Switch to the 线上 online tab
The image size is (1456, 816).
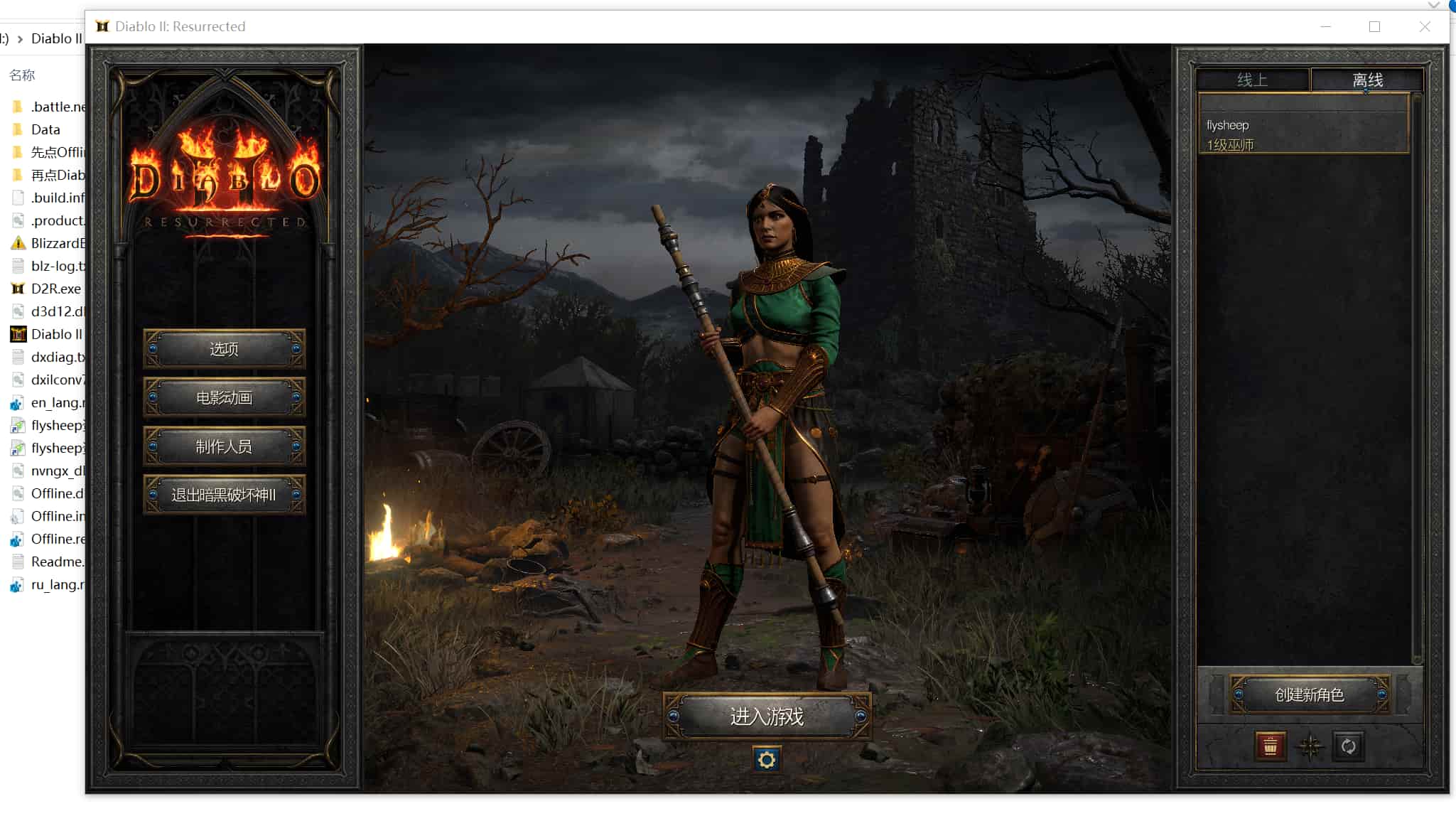click(x=1252, y=80)
